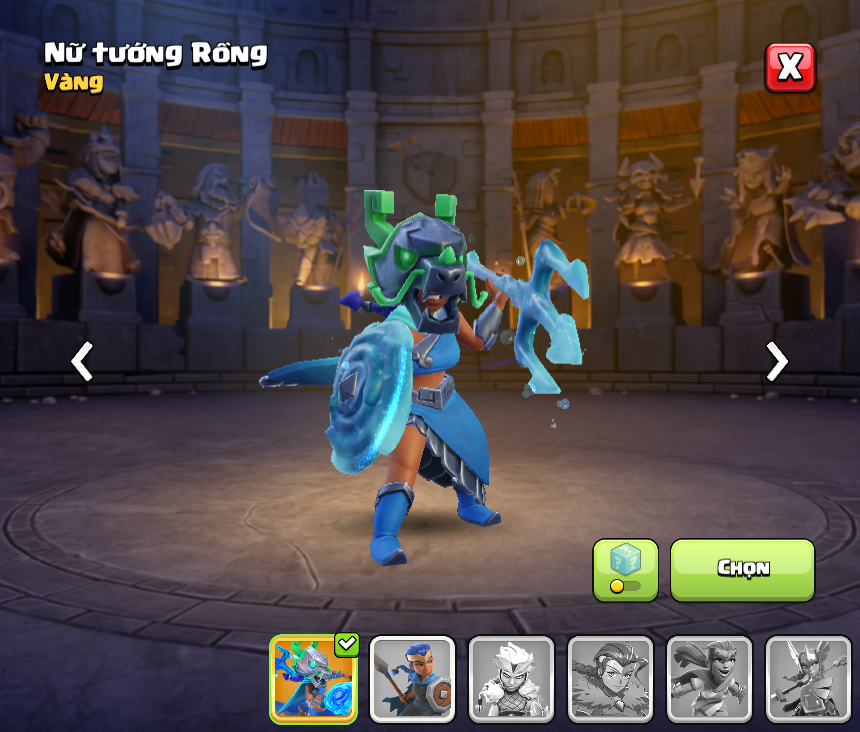
Task: Select the greyed-out braided fur-collar skin thumbnail
Action: point(610,679)
